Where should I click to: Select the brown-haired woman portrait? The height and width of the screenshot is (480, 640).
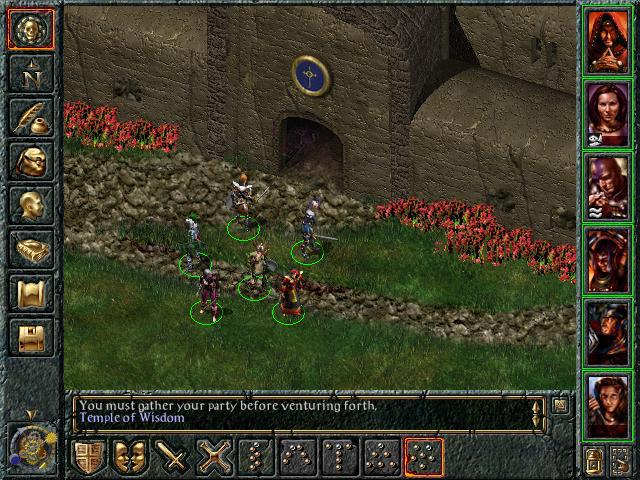(609, 112)
